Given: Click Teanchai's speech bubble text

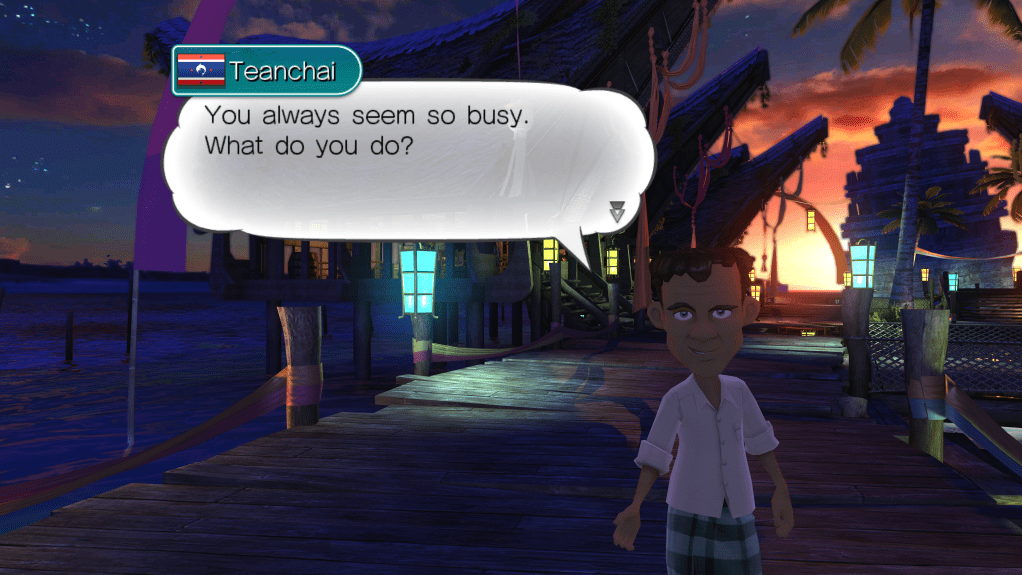Looking at the screenshot, I should pos(366,130).
